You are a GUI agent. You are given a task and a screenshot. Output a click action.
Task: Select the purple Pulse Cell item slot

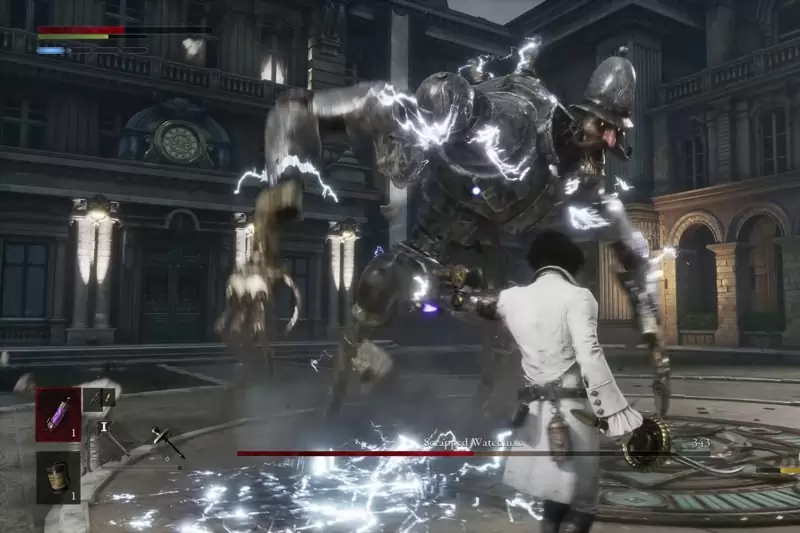pos(58,414)
